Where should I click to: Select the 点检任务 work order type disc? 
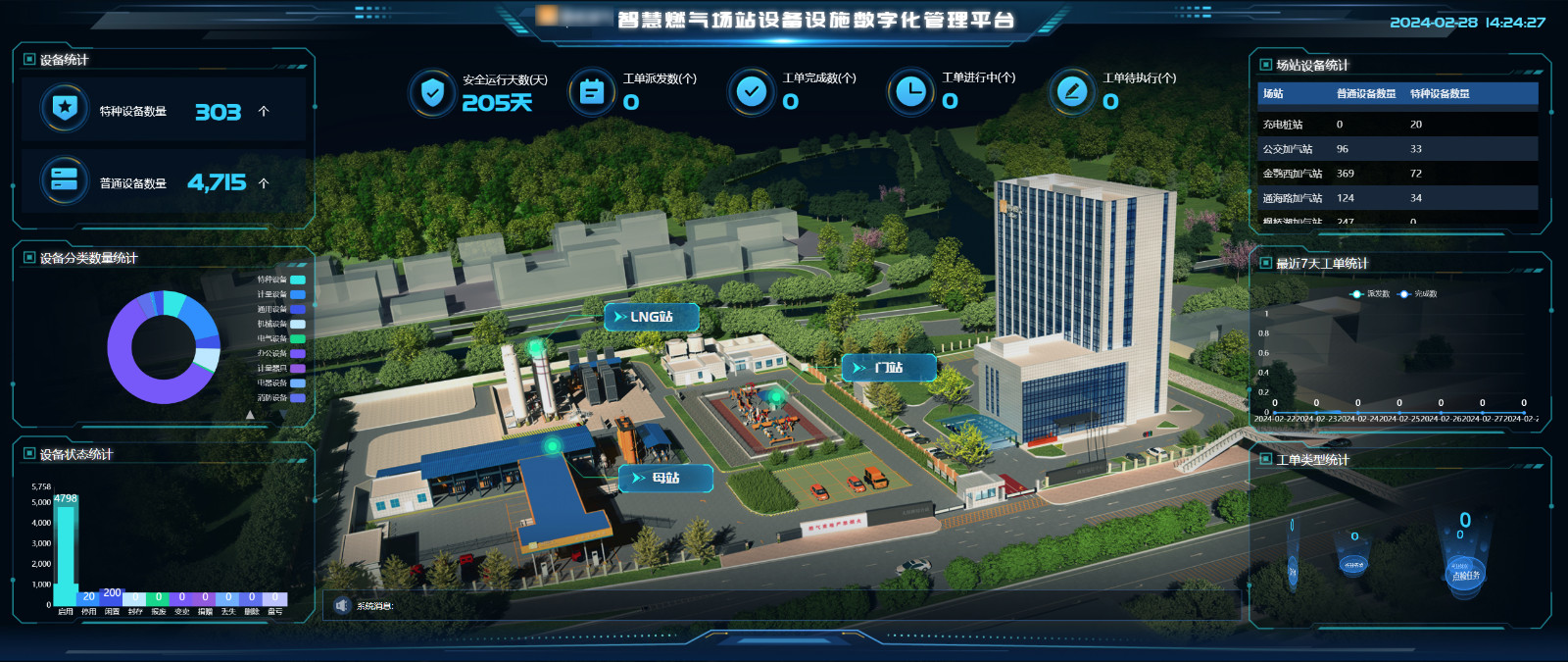[x=1465, y=574]
